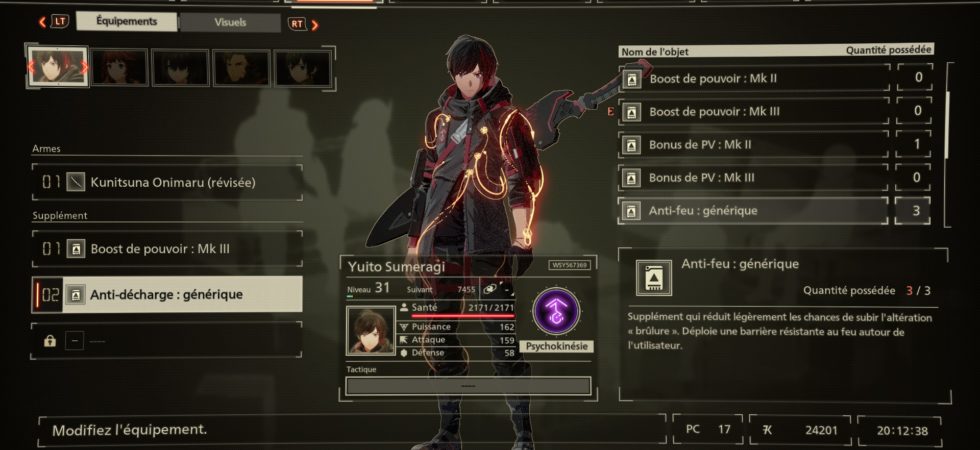980x450 pixels.
Task: Choose Boost de pouvoir : Mk II from the list
Action: 754,78
